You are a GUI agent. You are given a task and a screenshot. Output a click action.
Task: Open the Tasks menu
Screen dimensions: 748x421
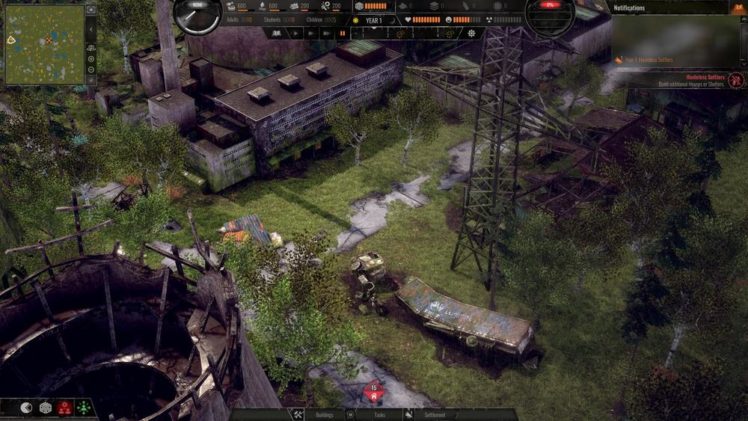pyautogui.click(x=379, y=414)
